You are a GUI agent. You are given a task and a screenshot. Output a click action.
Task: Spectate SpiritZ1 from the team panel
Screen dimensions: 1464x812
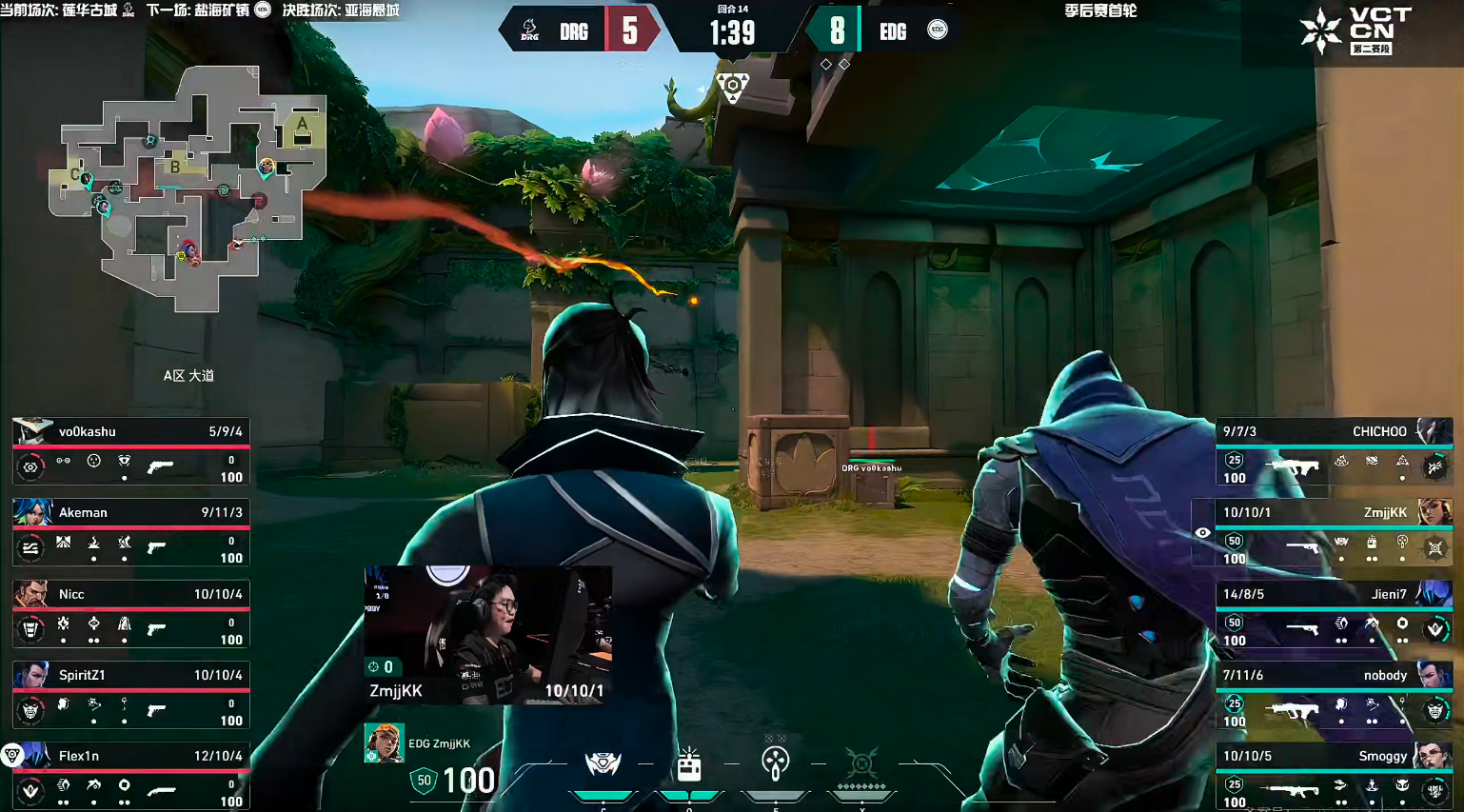pos(130,694)
